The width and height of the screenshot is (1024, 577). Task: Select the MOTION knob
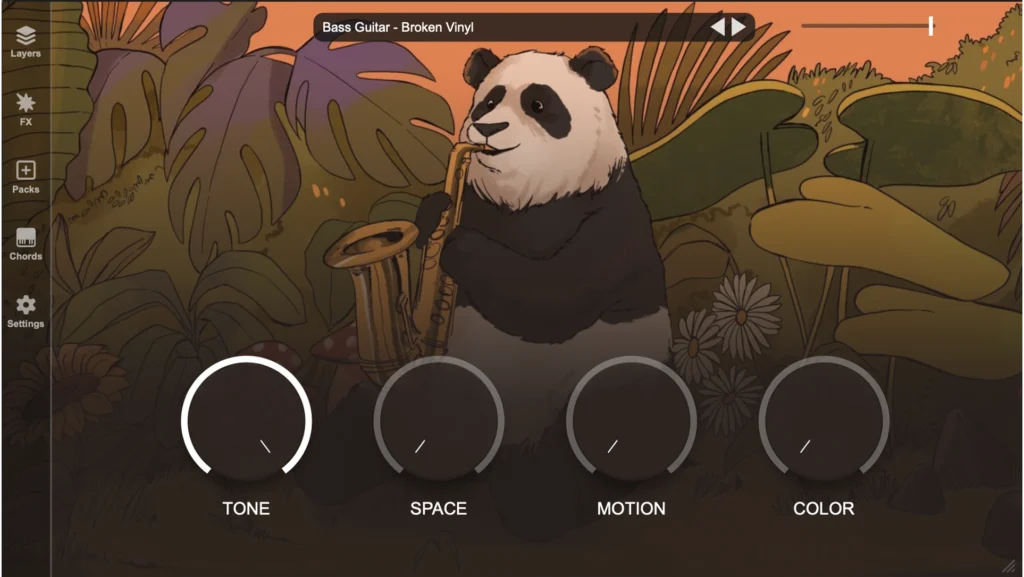pyautogui.click(x=631, y=420)
